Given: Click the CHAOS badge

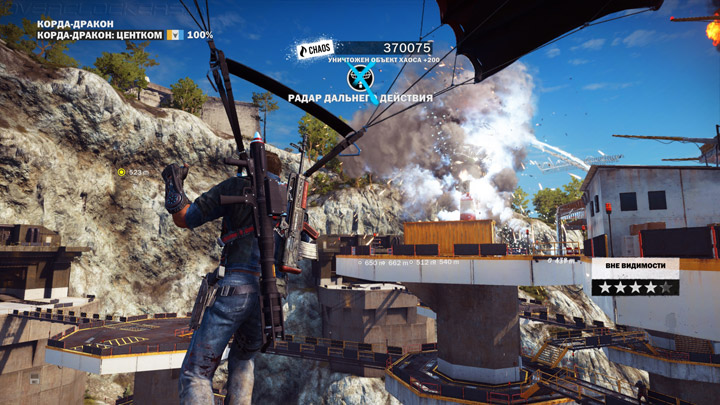Looking at the screenshot, I should tap(315, 48).
